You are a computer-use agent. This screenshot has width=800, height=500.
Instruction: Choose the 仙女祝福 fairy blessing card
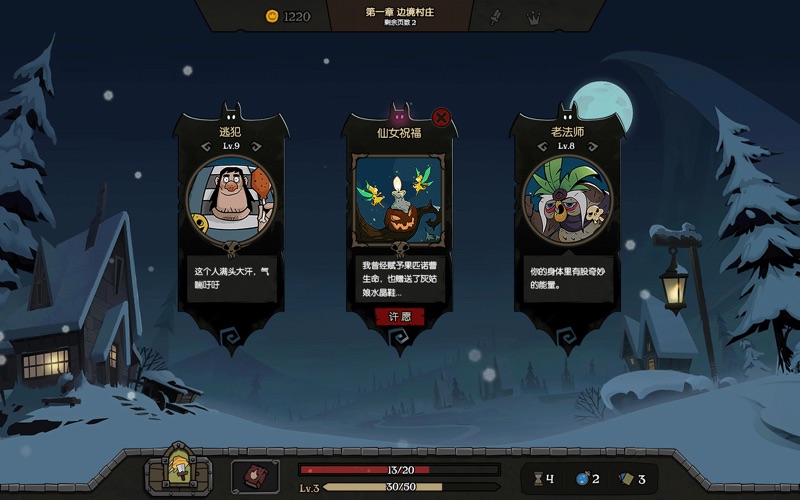399,200
